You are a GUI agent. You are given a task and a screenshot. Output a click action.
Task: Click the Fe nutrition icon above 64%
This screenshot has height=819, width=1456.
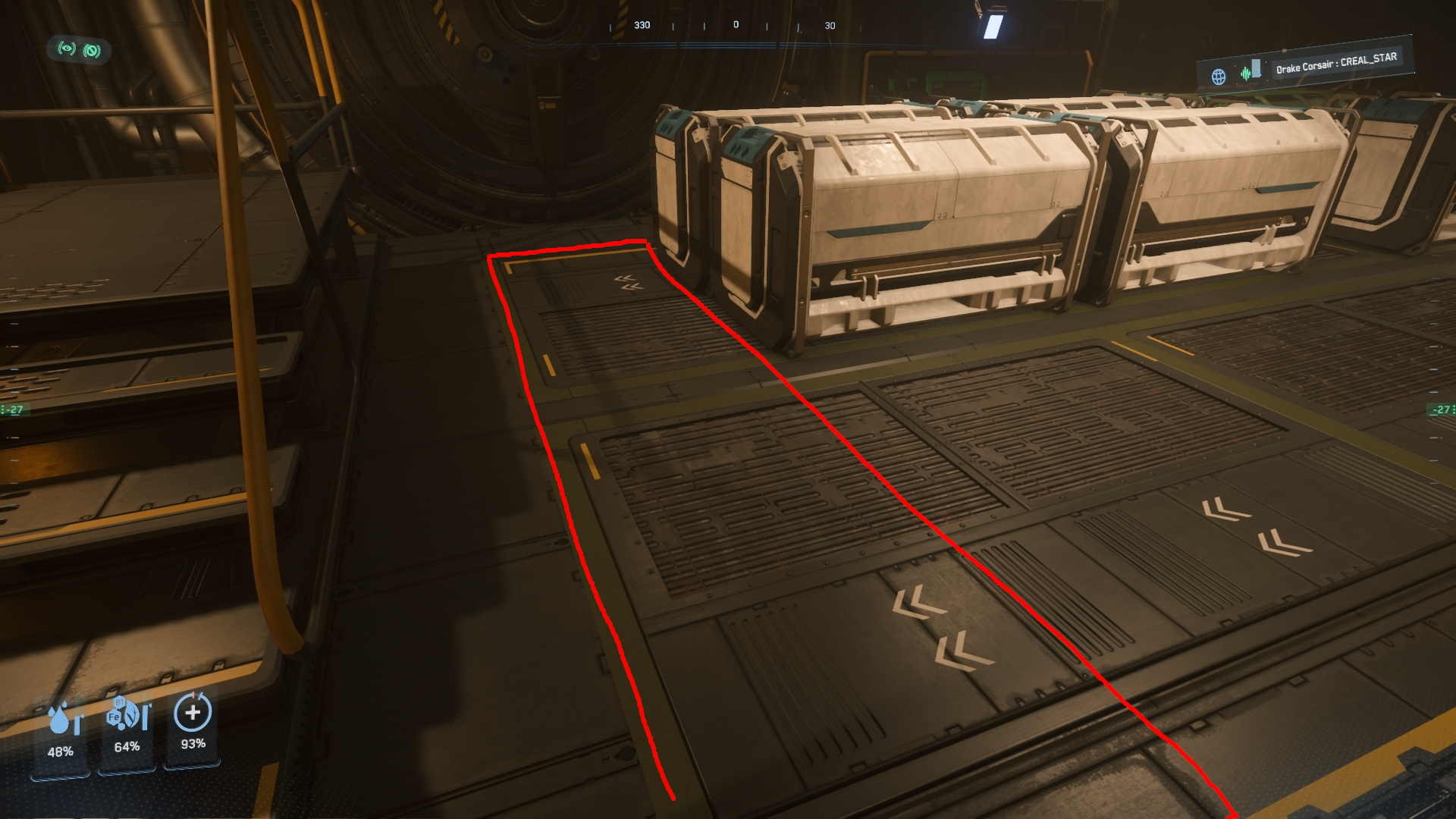(x=115, y=717)
